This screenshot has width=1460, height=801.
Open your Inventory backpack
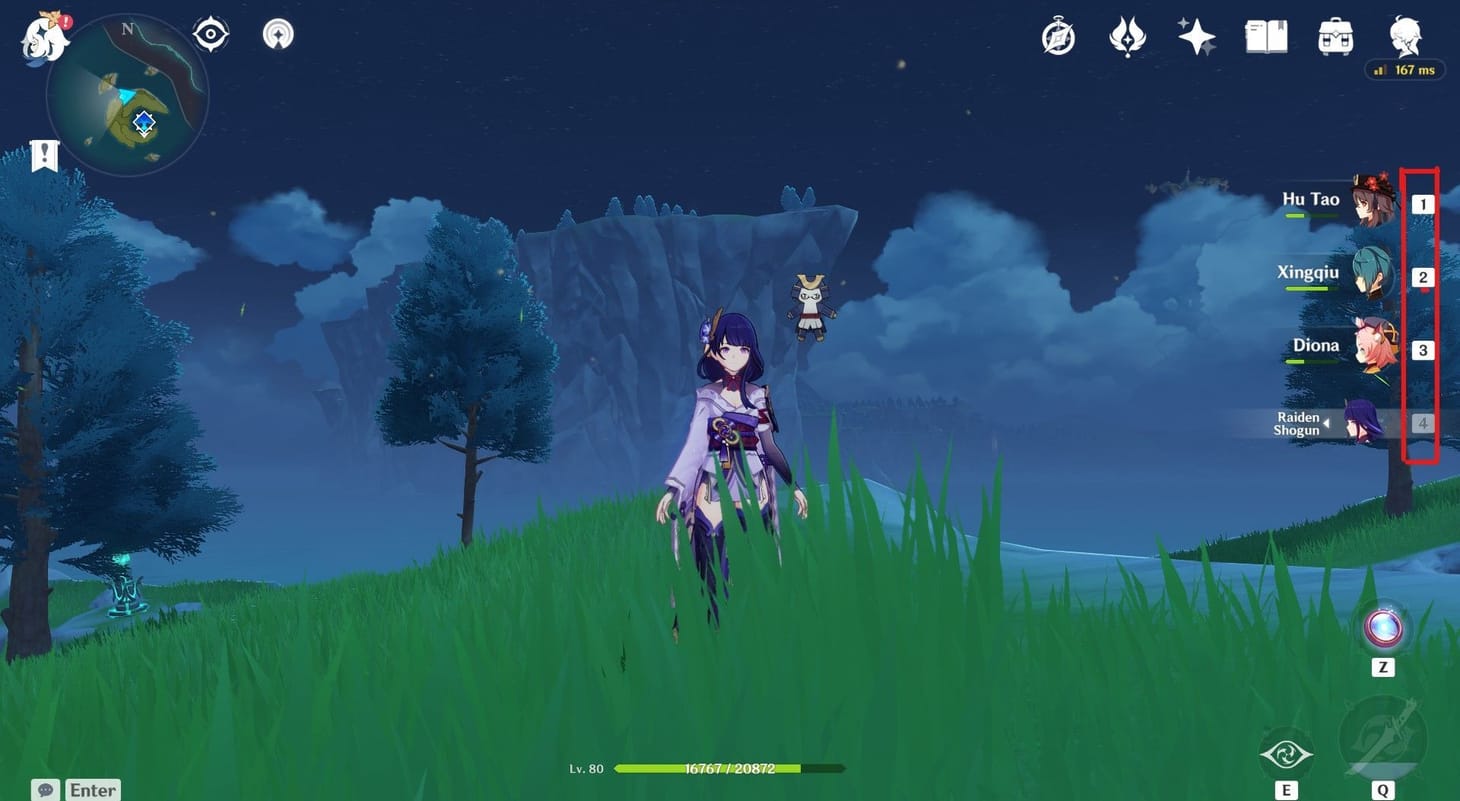(x=1335, y=35)
